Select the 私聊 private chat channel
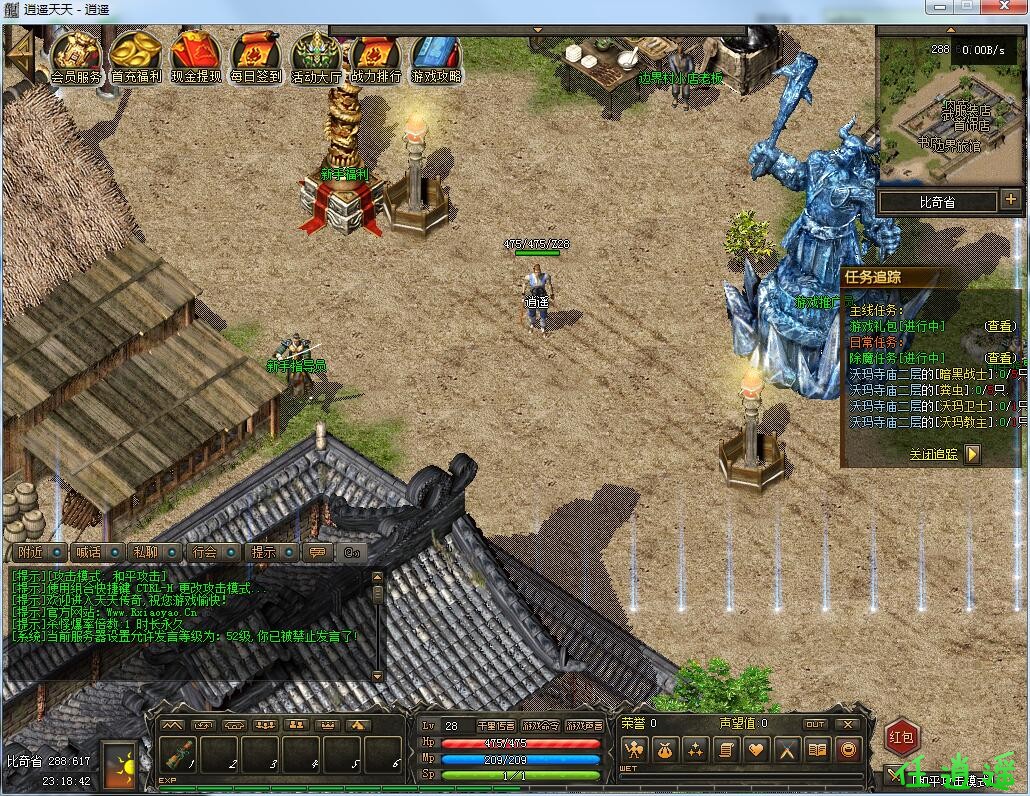1030x796 pixels. [x=145, y=552]
